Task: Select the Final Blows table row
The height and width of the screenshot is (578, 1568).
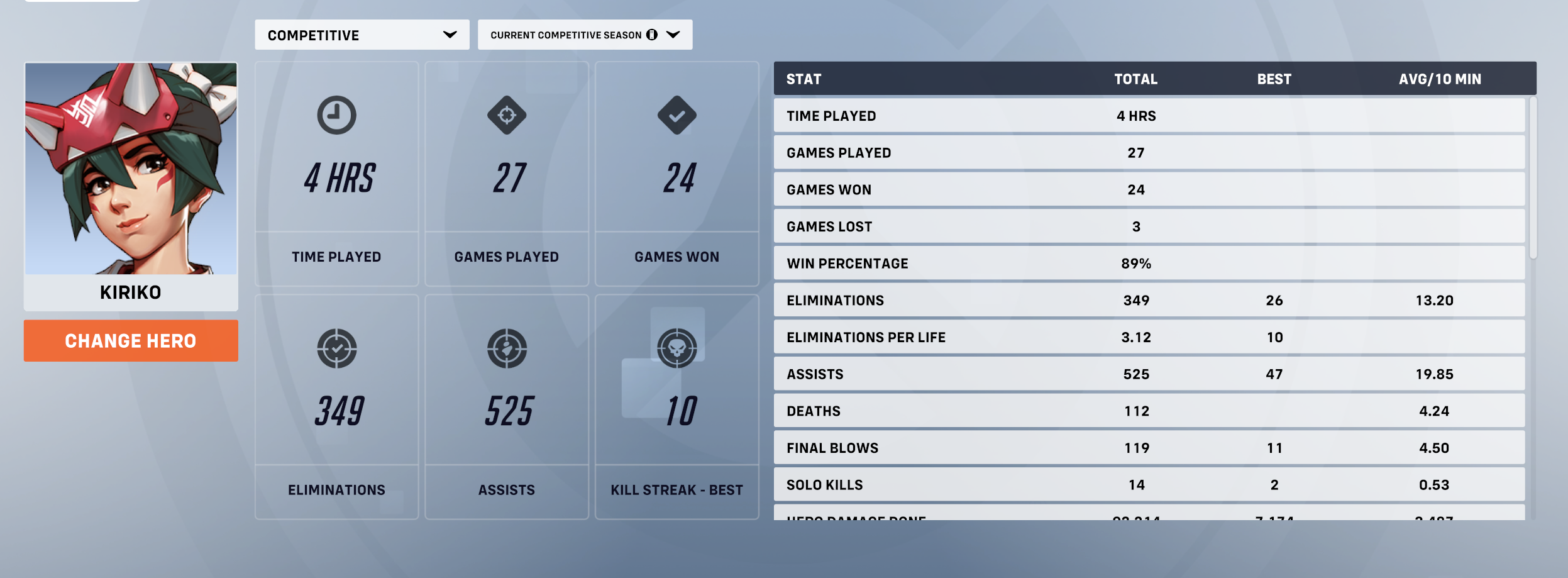Action: coord(1149,448)
